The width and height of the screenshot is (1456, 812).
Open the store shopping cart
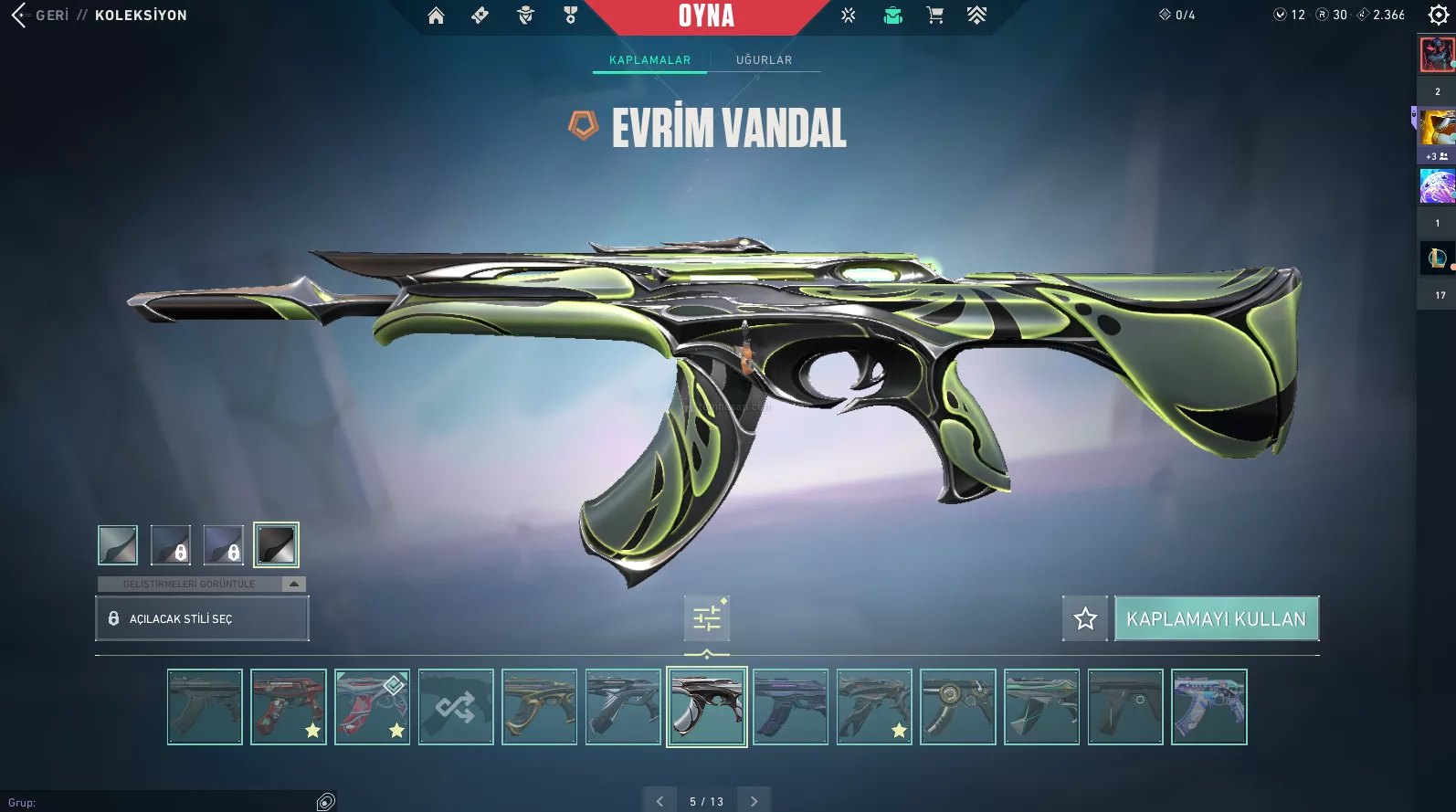tap(934, 16)
